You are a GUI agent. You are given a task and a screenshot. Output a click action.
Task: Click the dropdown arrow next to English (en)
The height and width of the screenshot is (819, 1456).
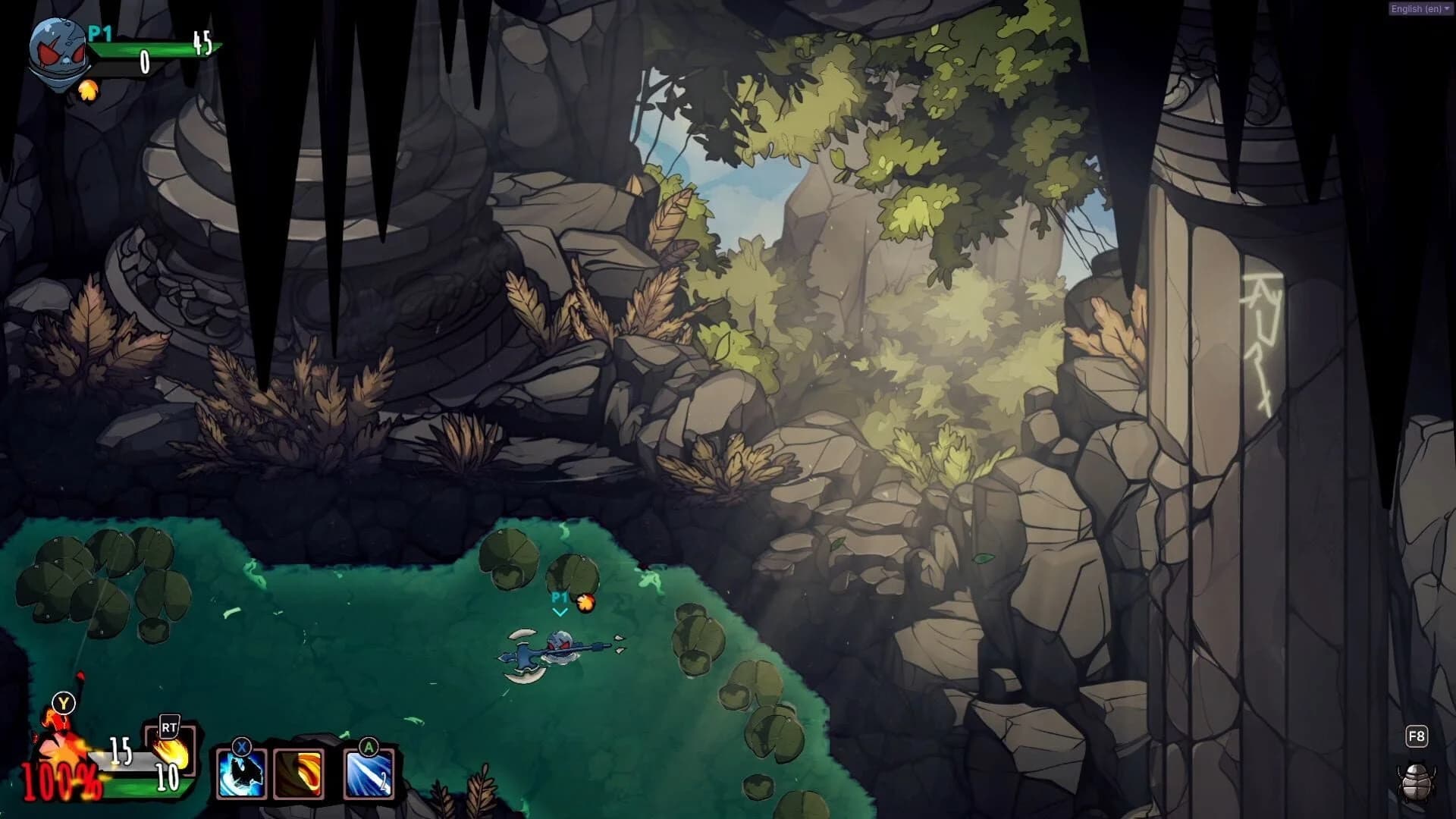pyautogui.click(x=1445, y=9)
